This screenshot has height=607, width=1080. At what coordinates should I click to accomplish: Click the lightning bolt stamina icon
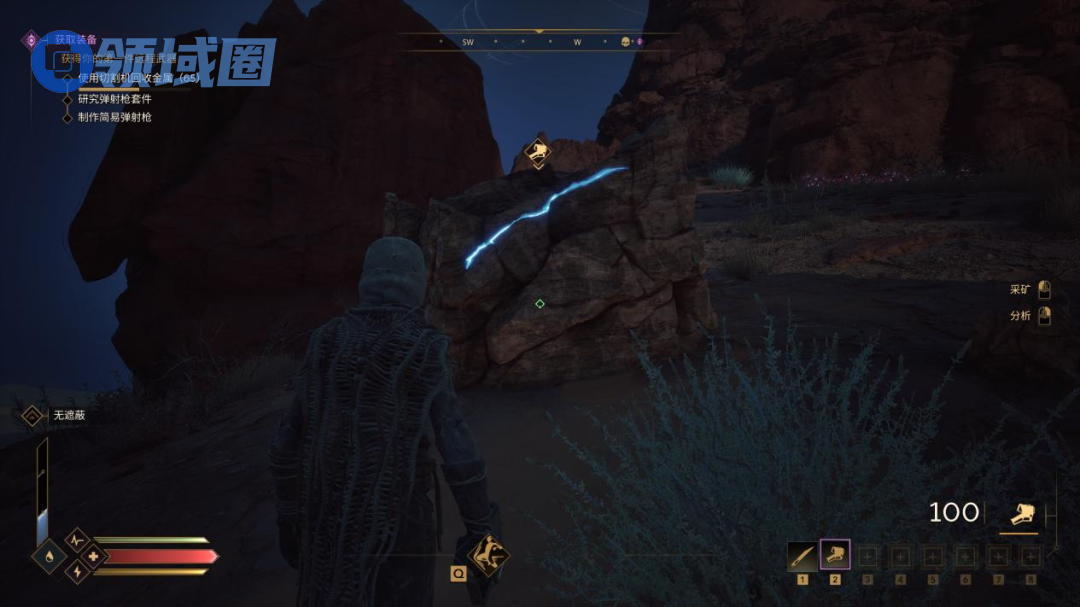(x=77, y=572)
